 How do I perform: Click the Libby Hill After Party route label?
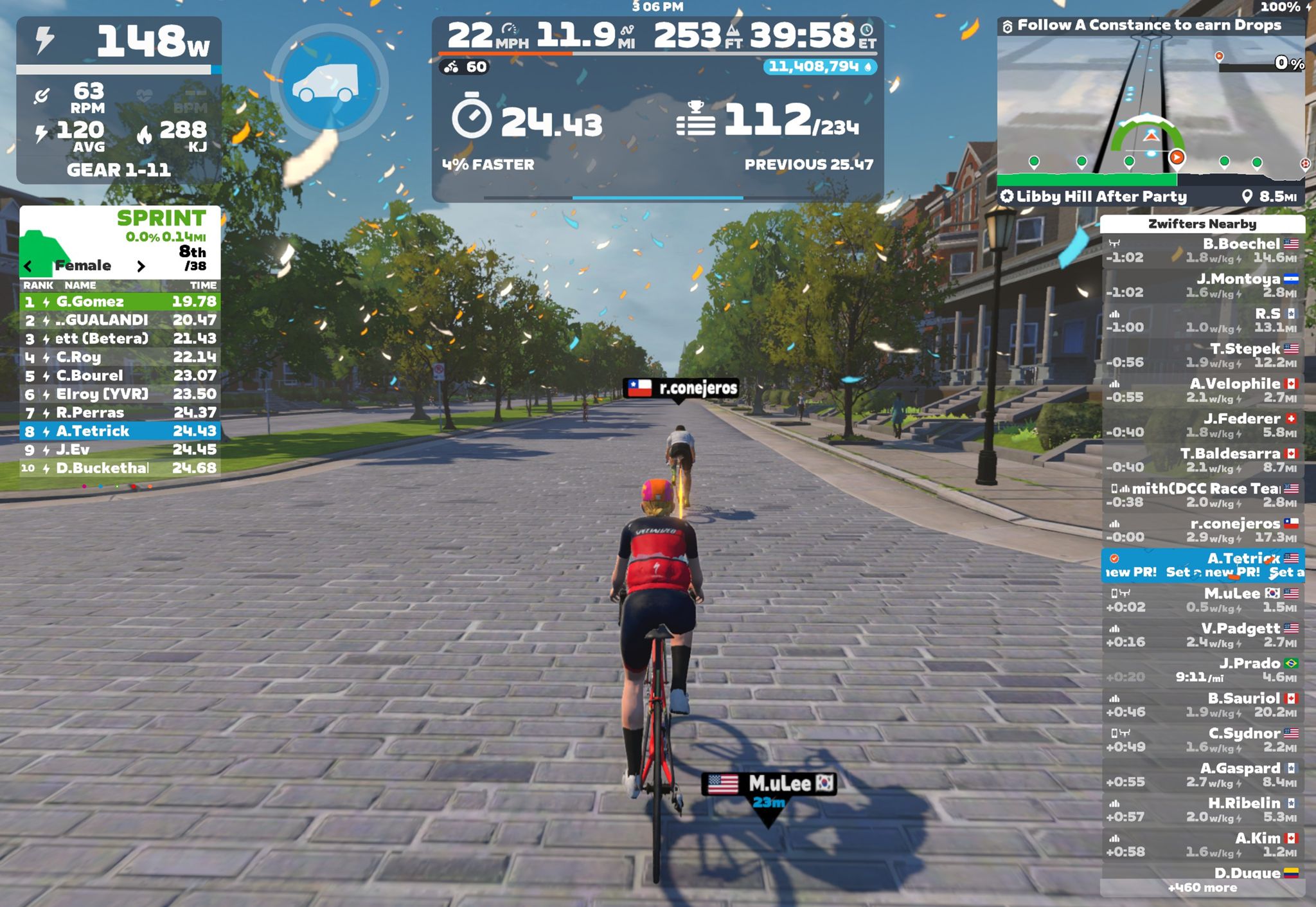[1101, 197]
